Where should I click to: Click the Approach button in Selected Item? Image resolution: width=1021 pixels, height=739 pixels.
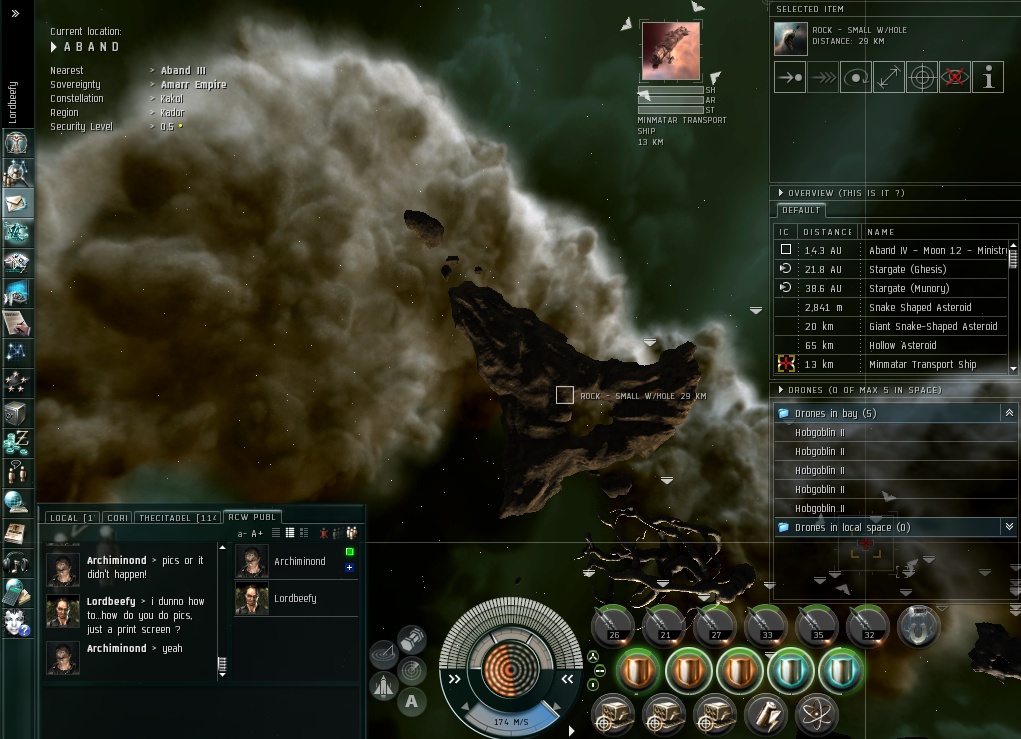pyautogui.click(x=790, y=77)
